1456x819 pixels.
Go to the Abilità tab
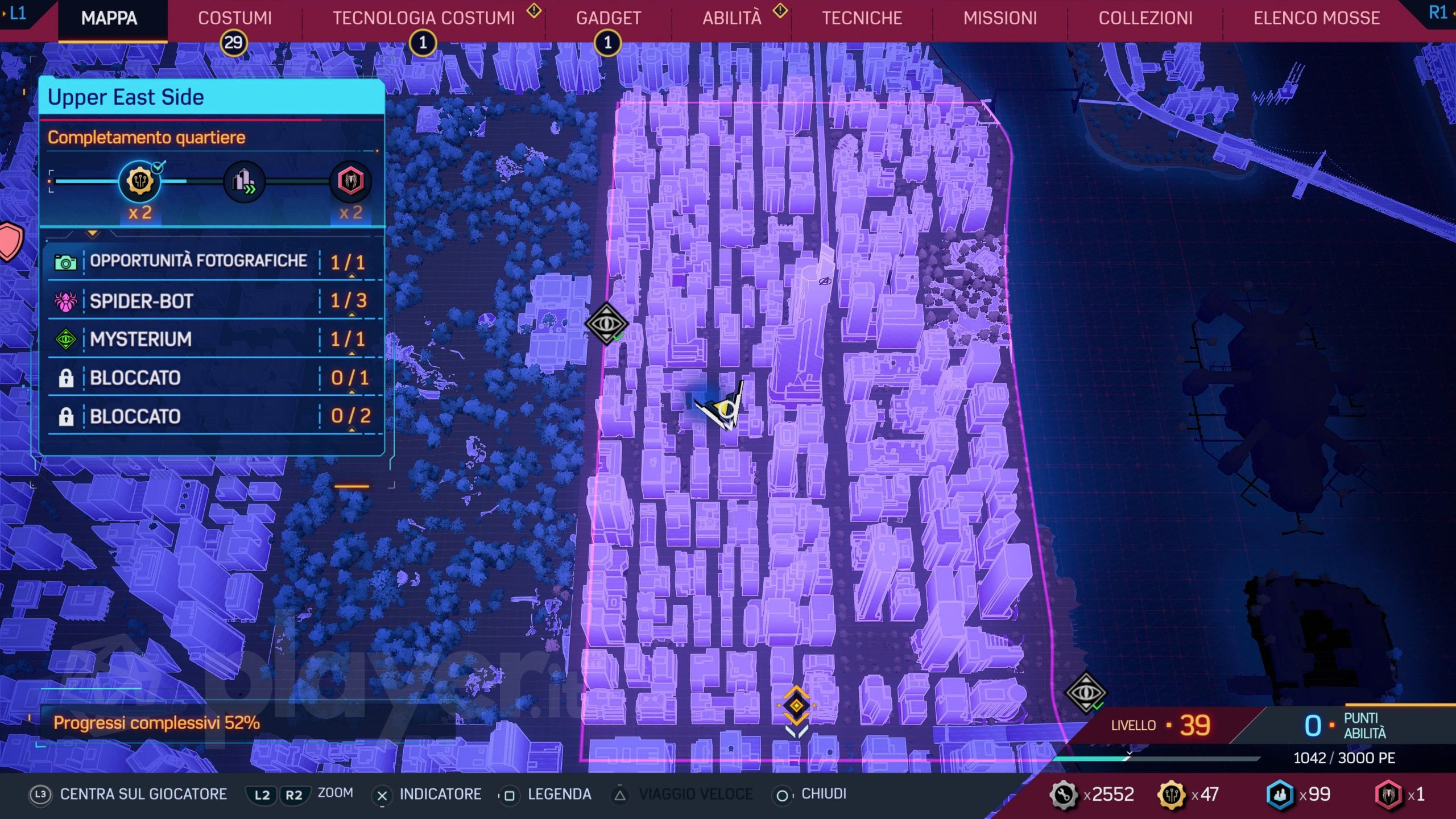tap(731, 18)
